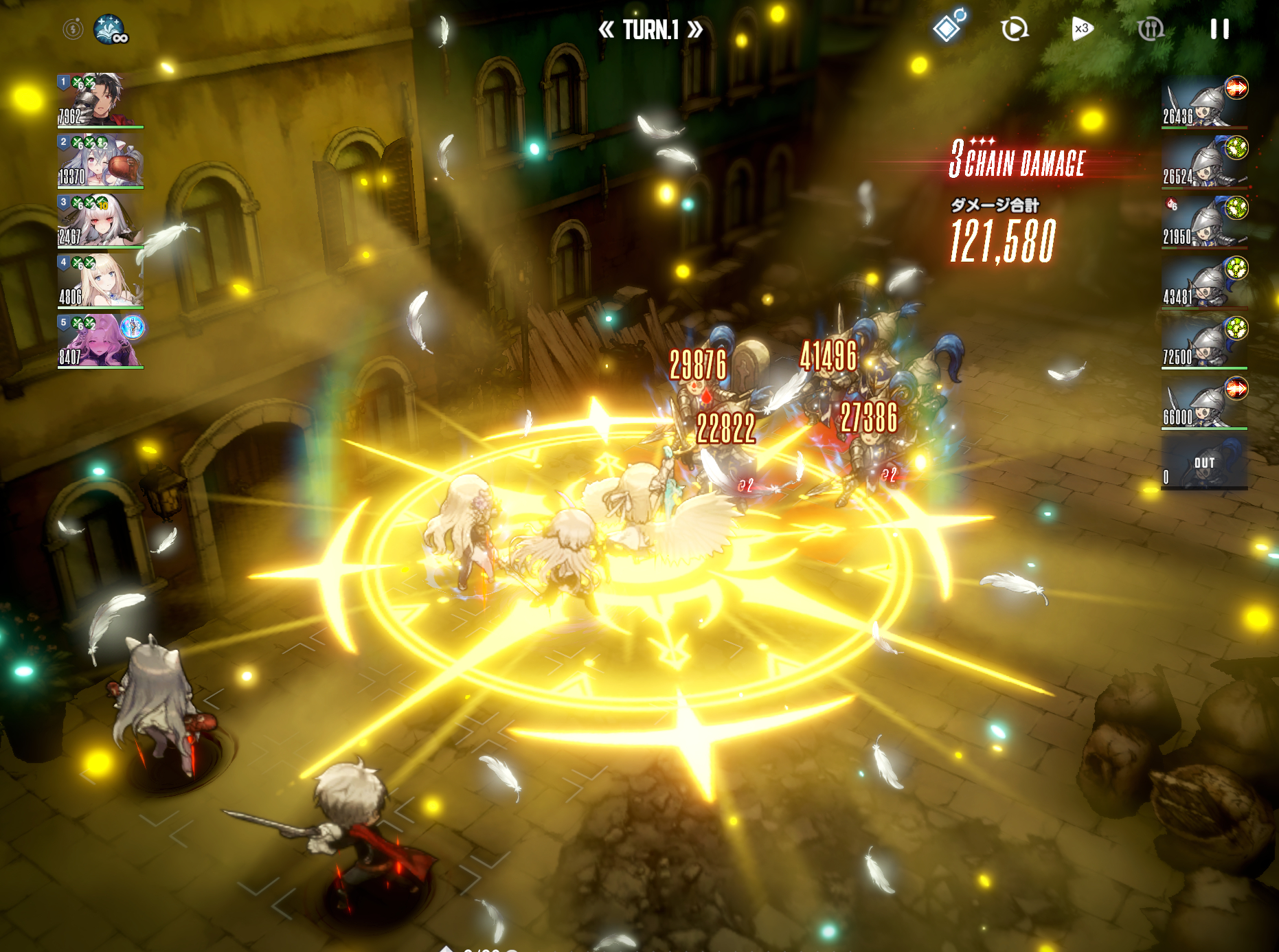Toggle the blue diamond auto-skill icon
Viewport: 1279px width, 952px height.
(949, 27)
